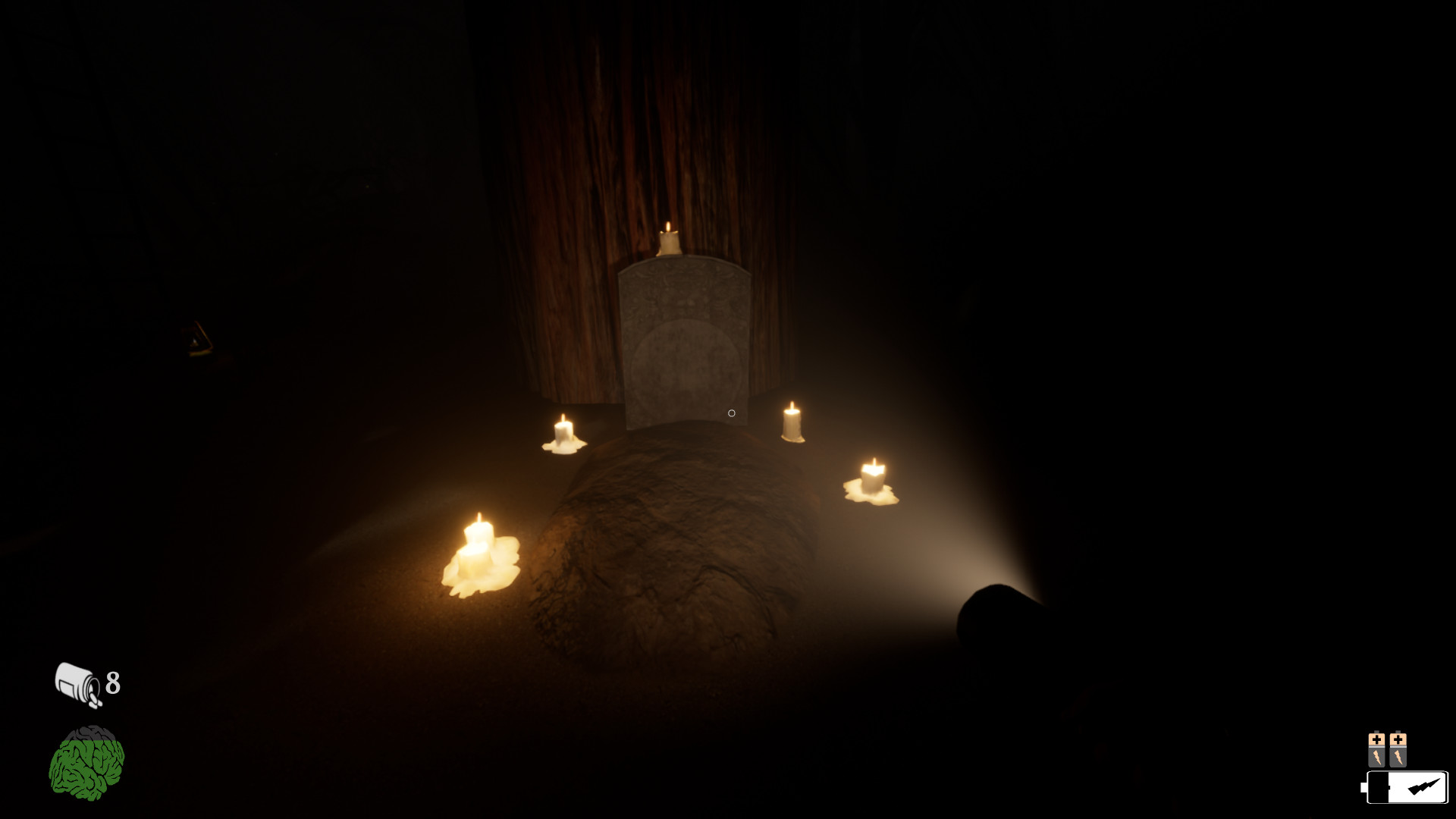1456x819 pixels.
Task: Click the crosshair reticle at screen center
Action: pyautogui.click(x=730, y=412)
